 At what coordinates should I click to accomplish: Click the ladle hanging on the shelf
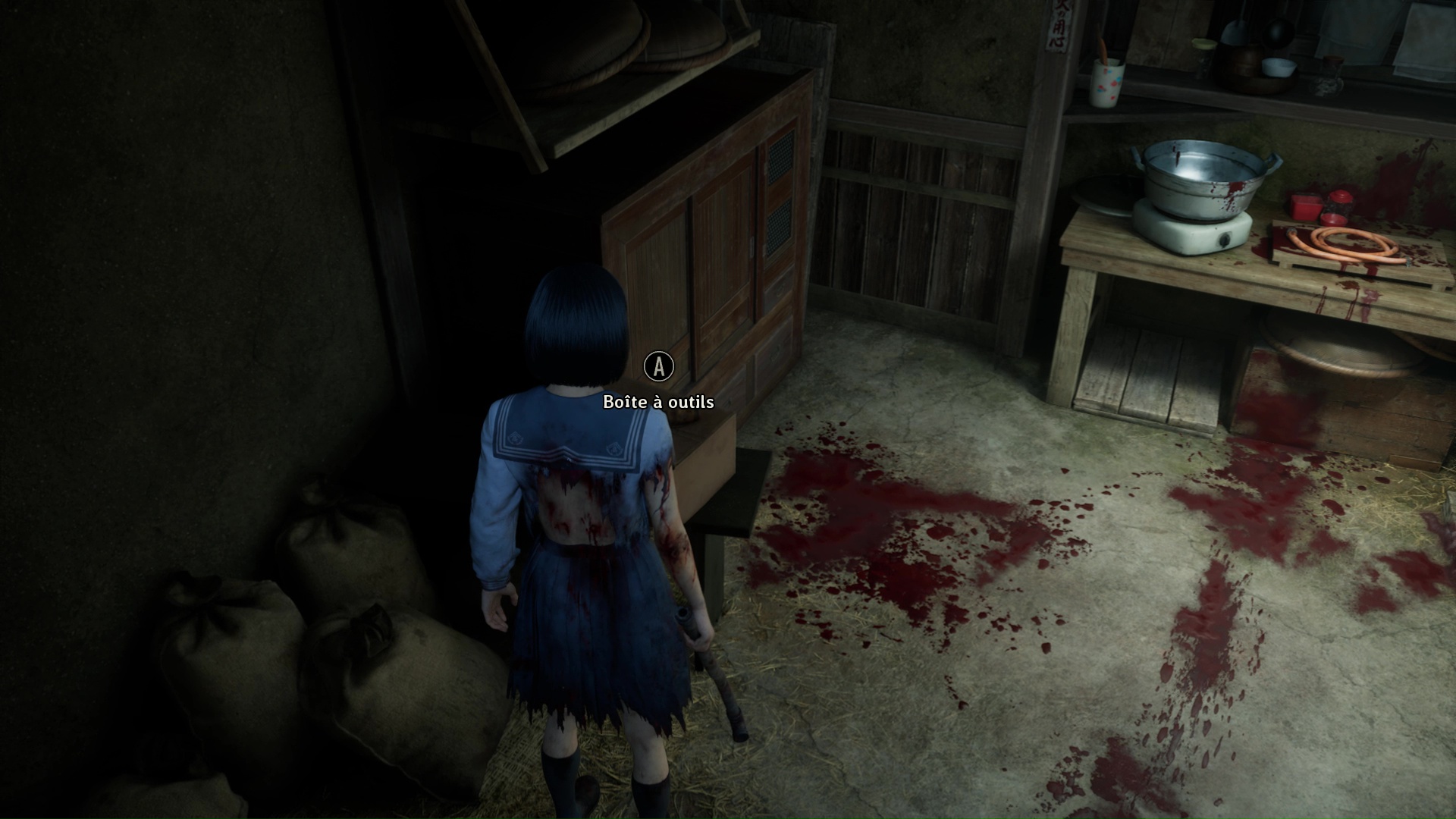[x=1279, y=34]
